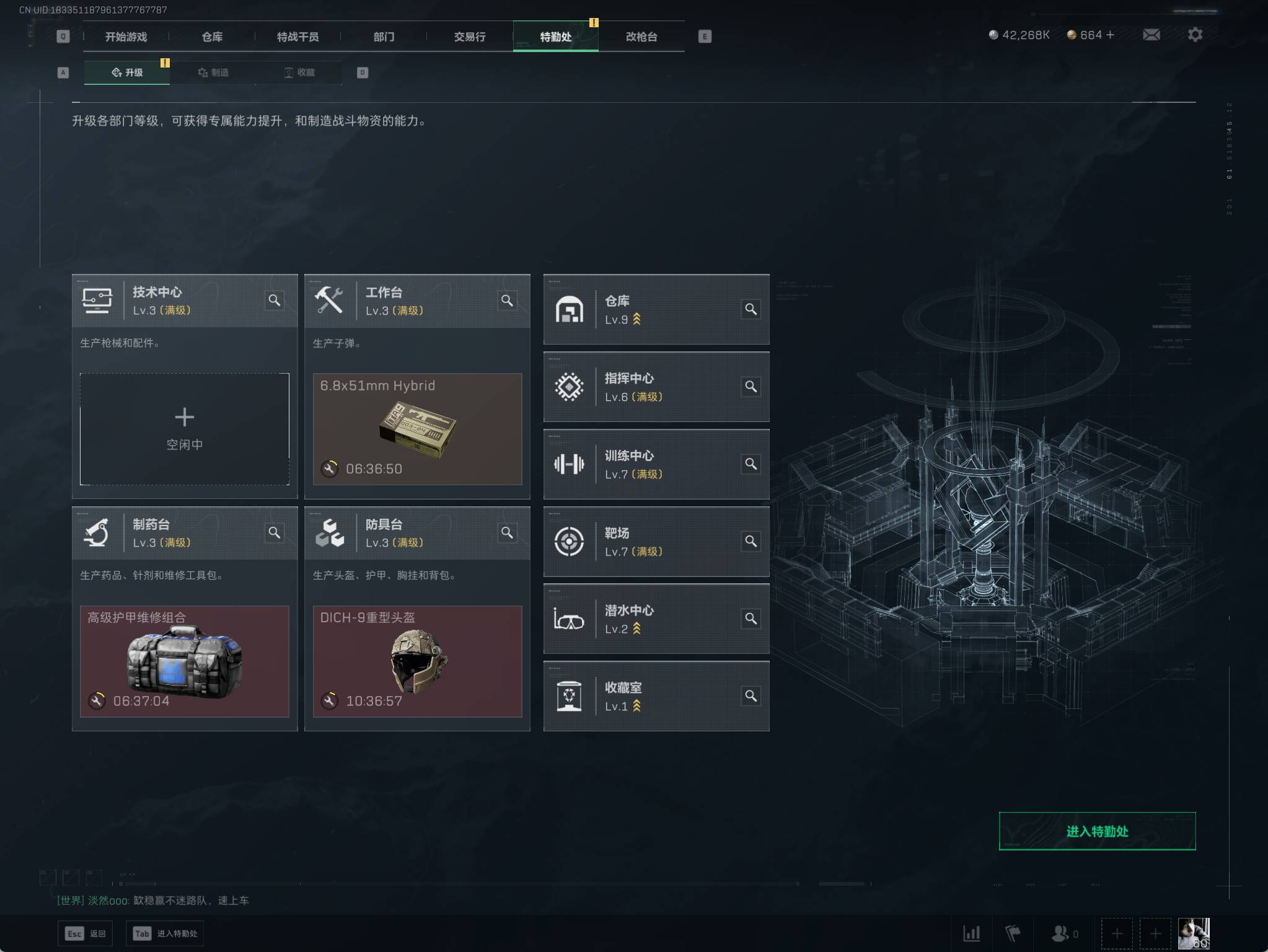Select the 改枪台 tab
1268x952 pixels.
coord(641,37)
